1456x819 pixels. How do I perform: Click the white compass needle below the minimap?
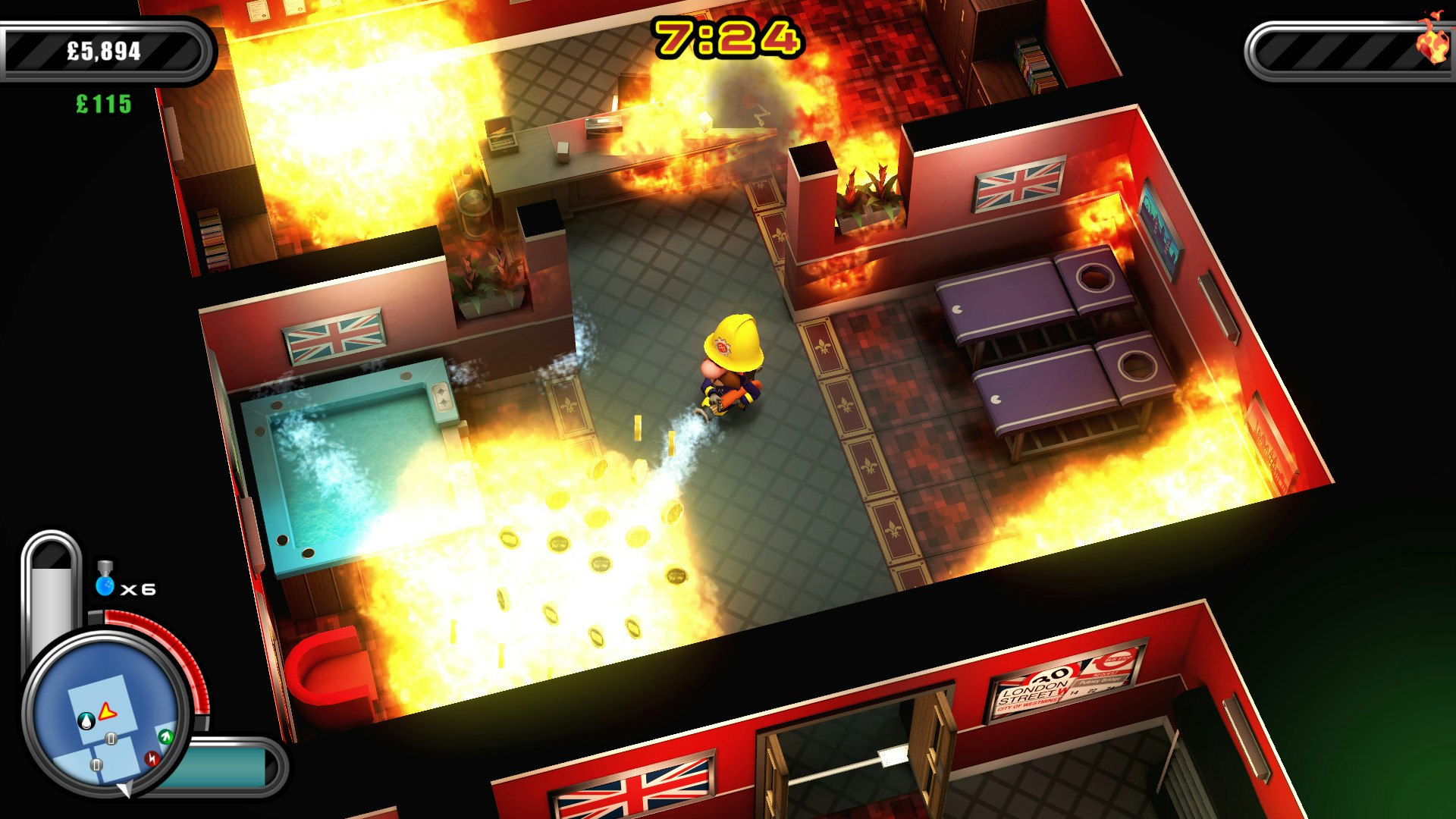pyautogui.click(x=125, y=789)
